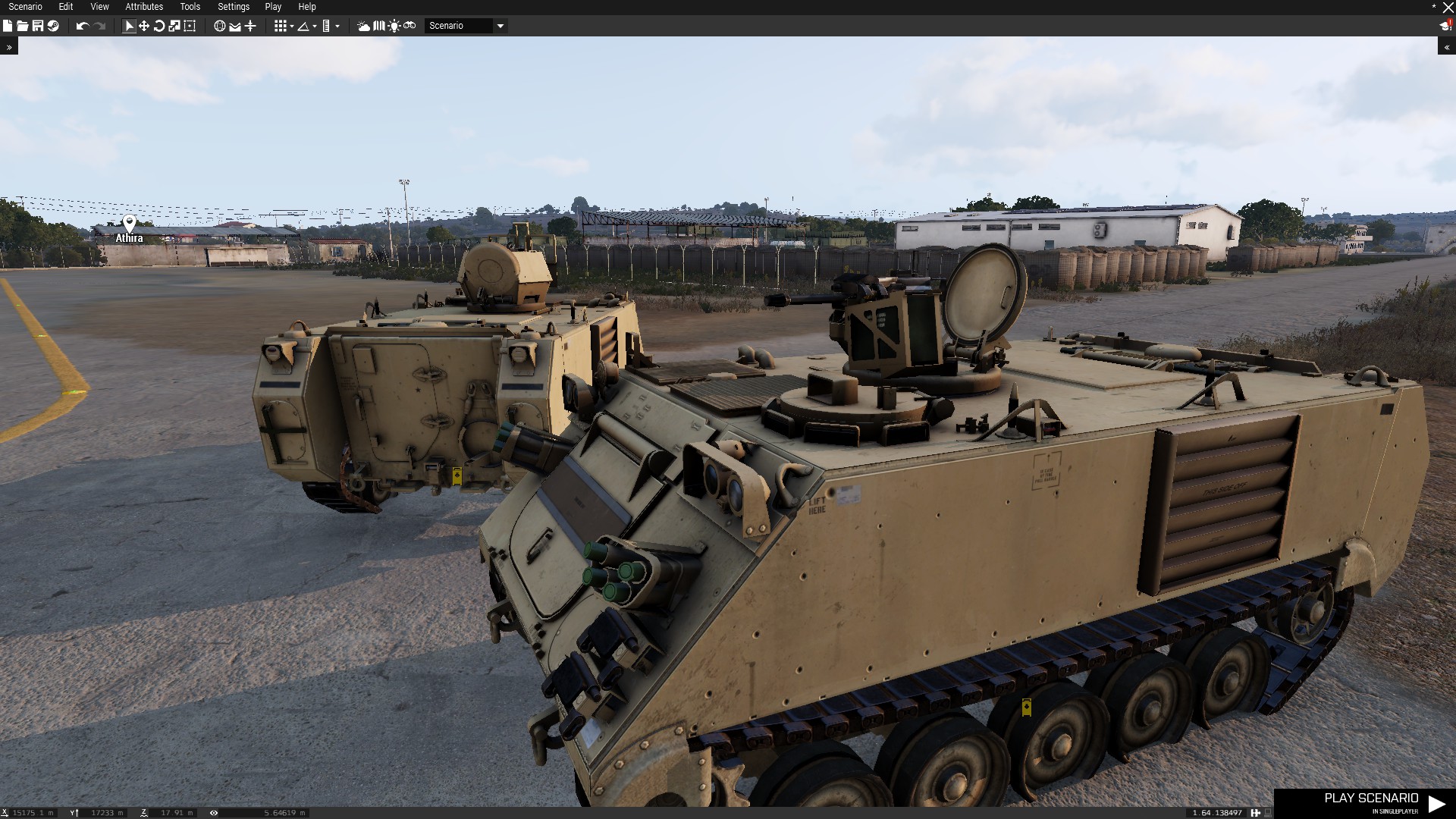Activate the rotation widget tool
This screenshot has height=819, width=1456.
pyautogui.click(x=159, y=26)
